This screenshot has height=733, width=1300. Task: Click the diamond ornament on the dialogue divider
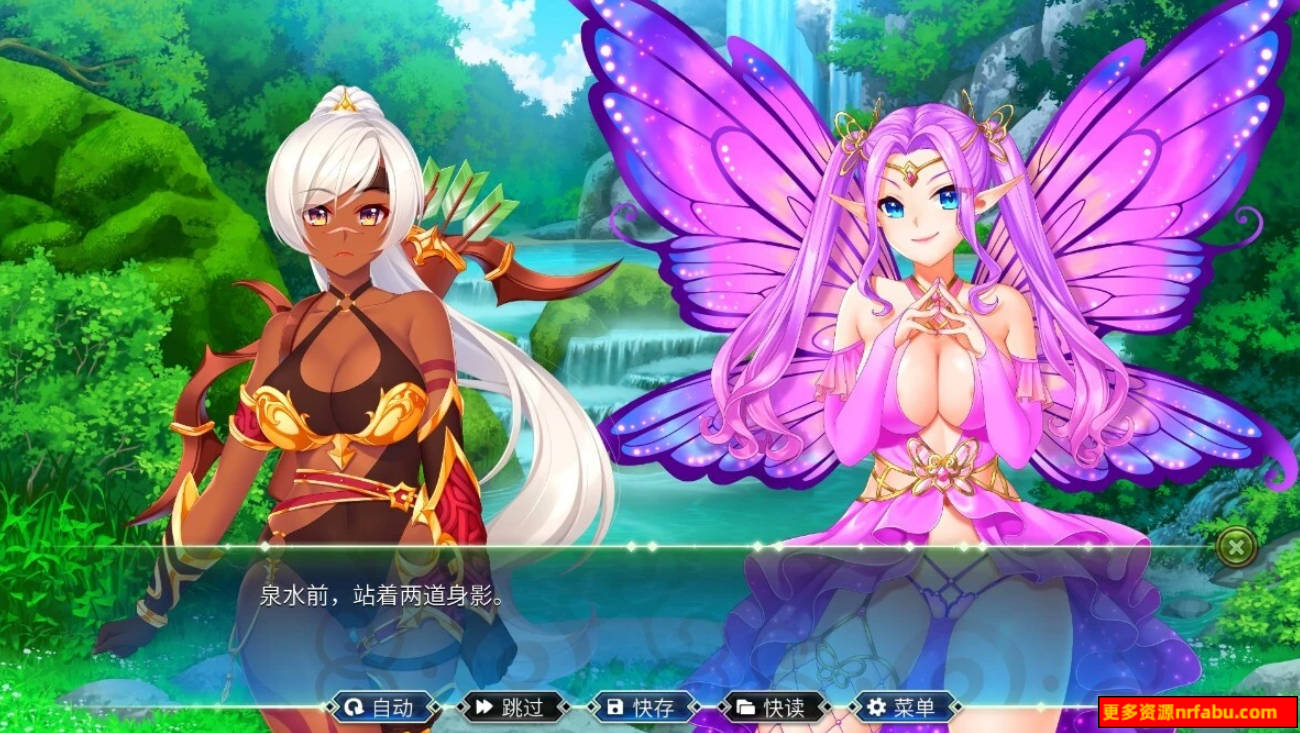tap(633, 548)
